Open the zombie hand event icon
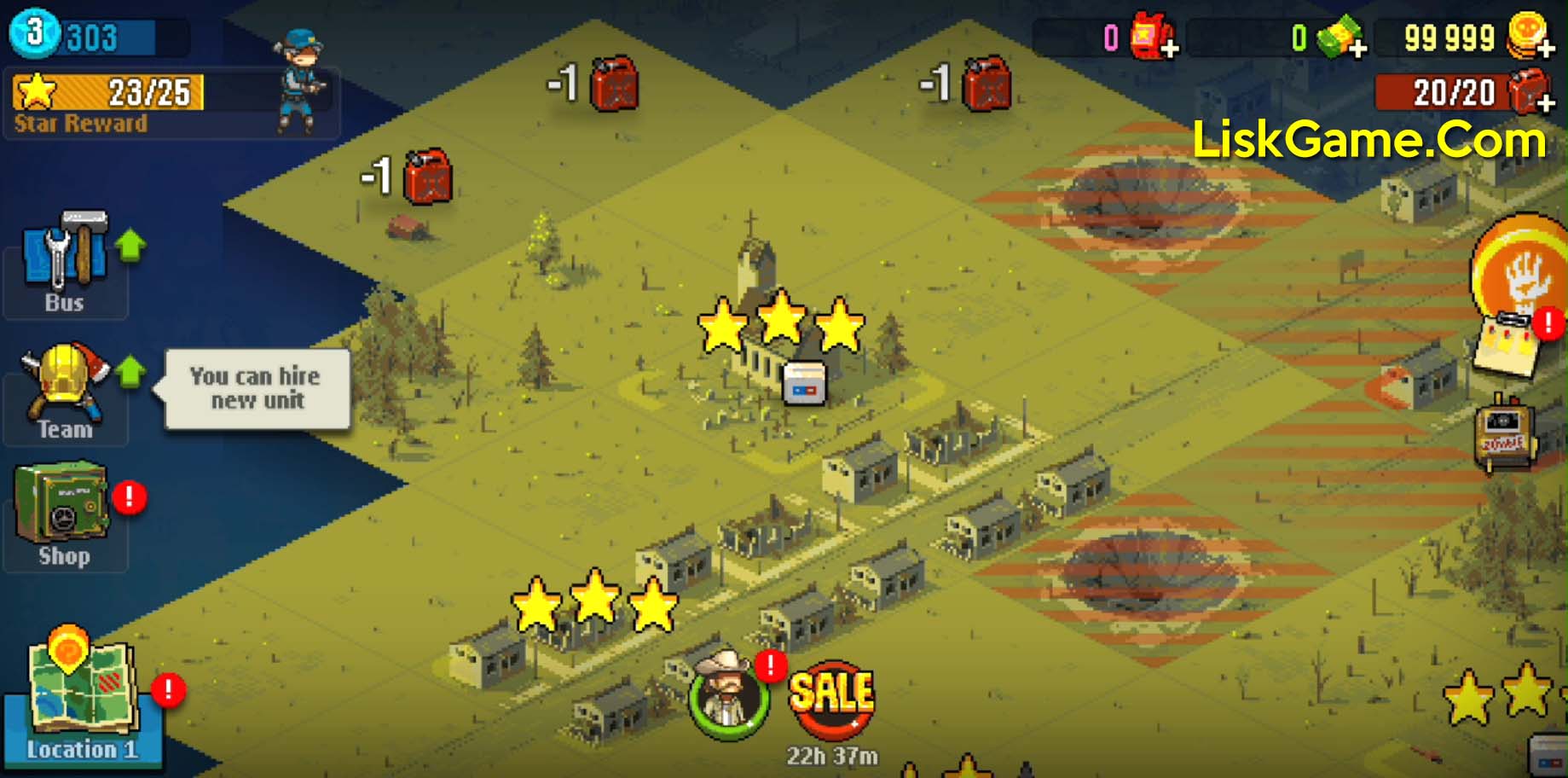 1523,269
